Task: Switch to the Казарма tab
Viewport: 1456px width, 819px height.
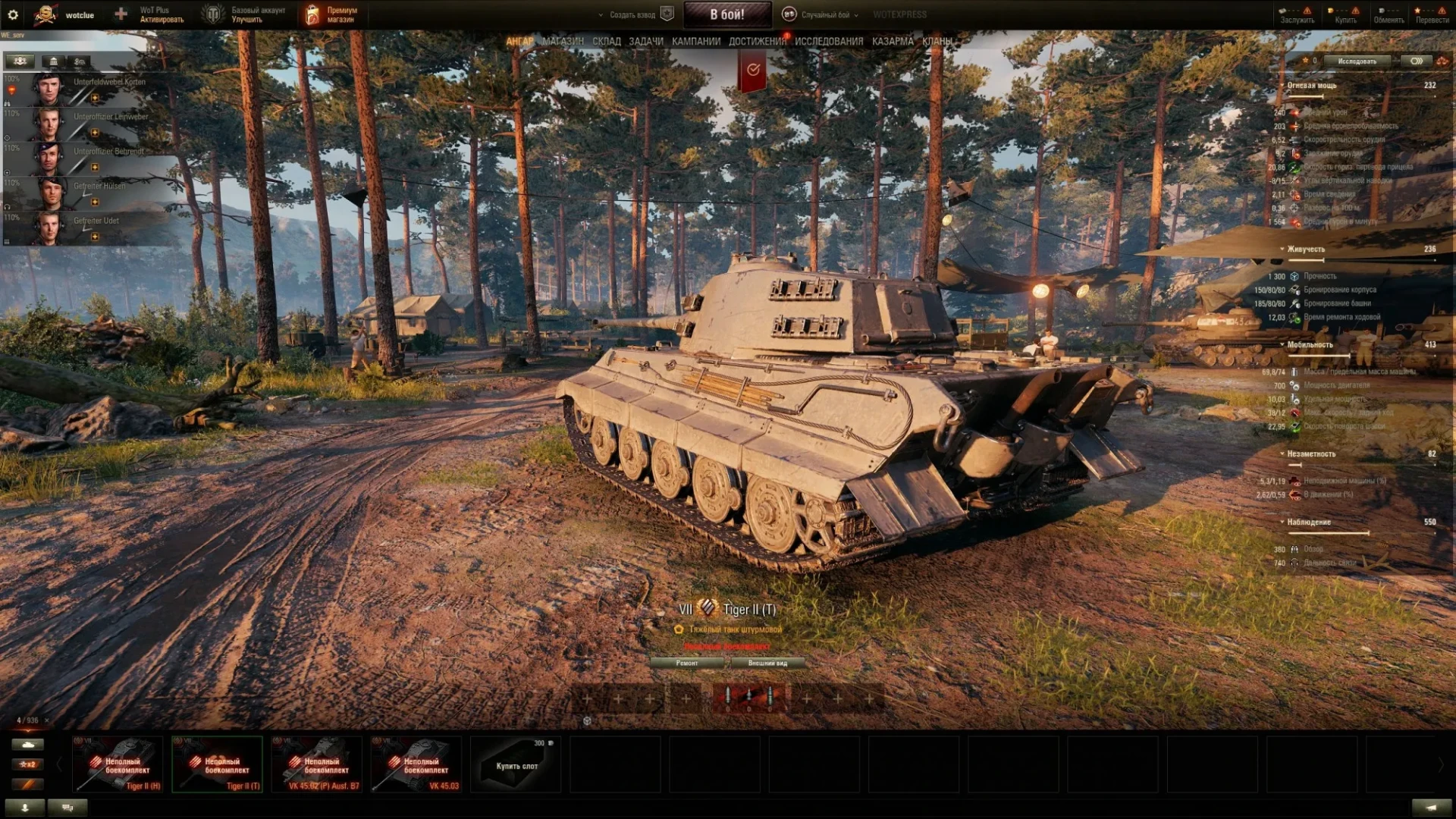Action: point(892,41)
